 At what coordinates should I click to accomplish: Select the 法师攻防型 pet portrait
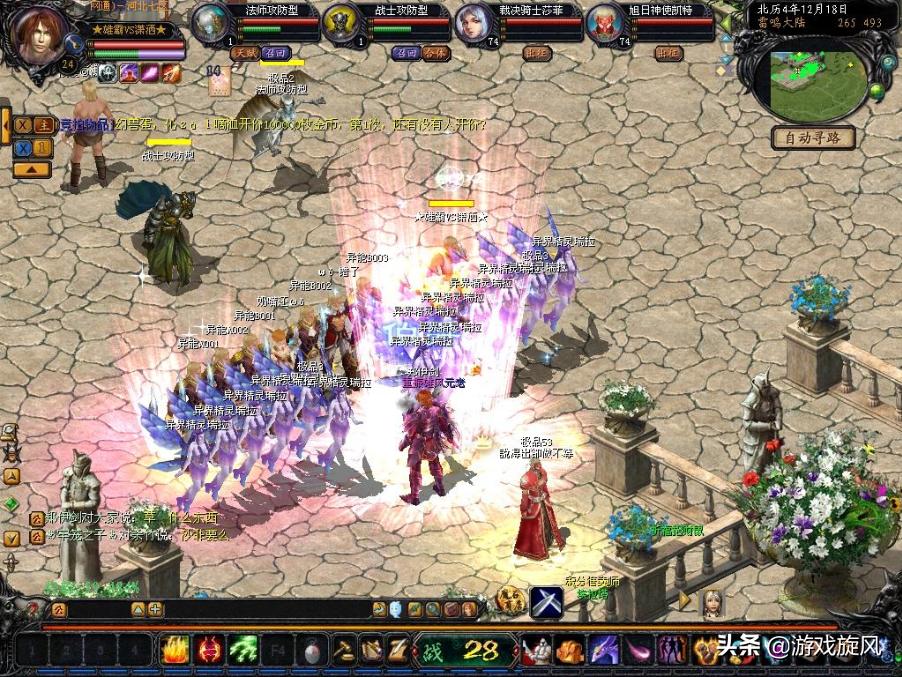pos(210,23)
